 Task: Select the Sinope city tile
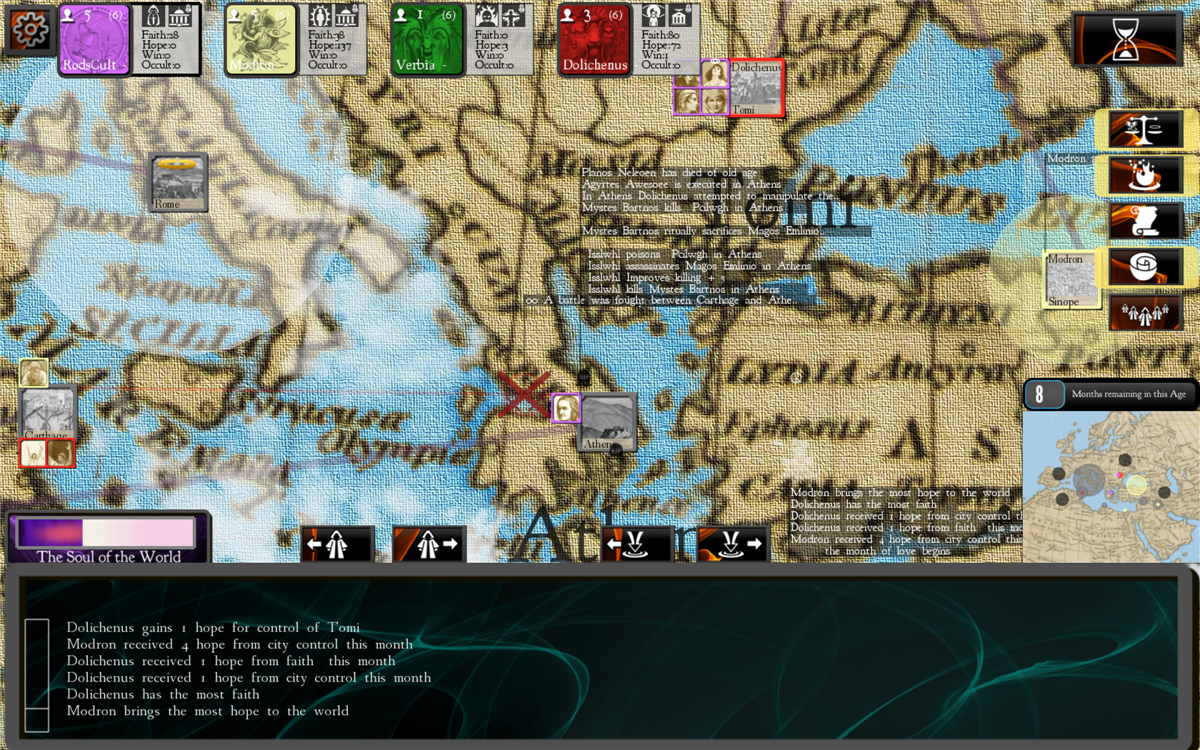(x=1071, y=279)
